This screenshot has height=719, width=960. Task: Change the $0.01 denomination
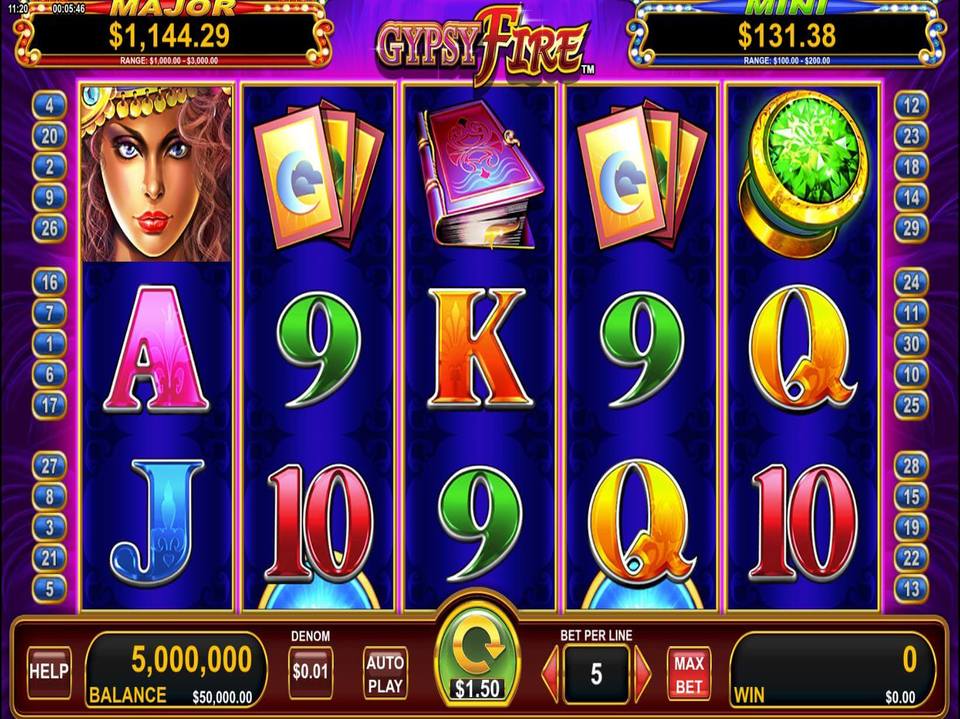310,672
